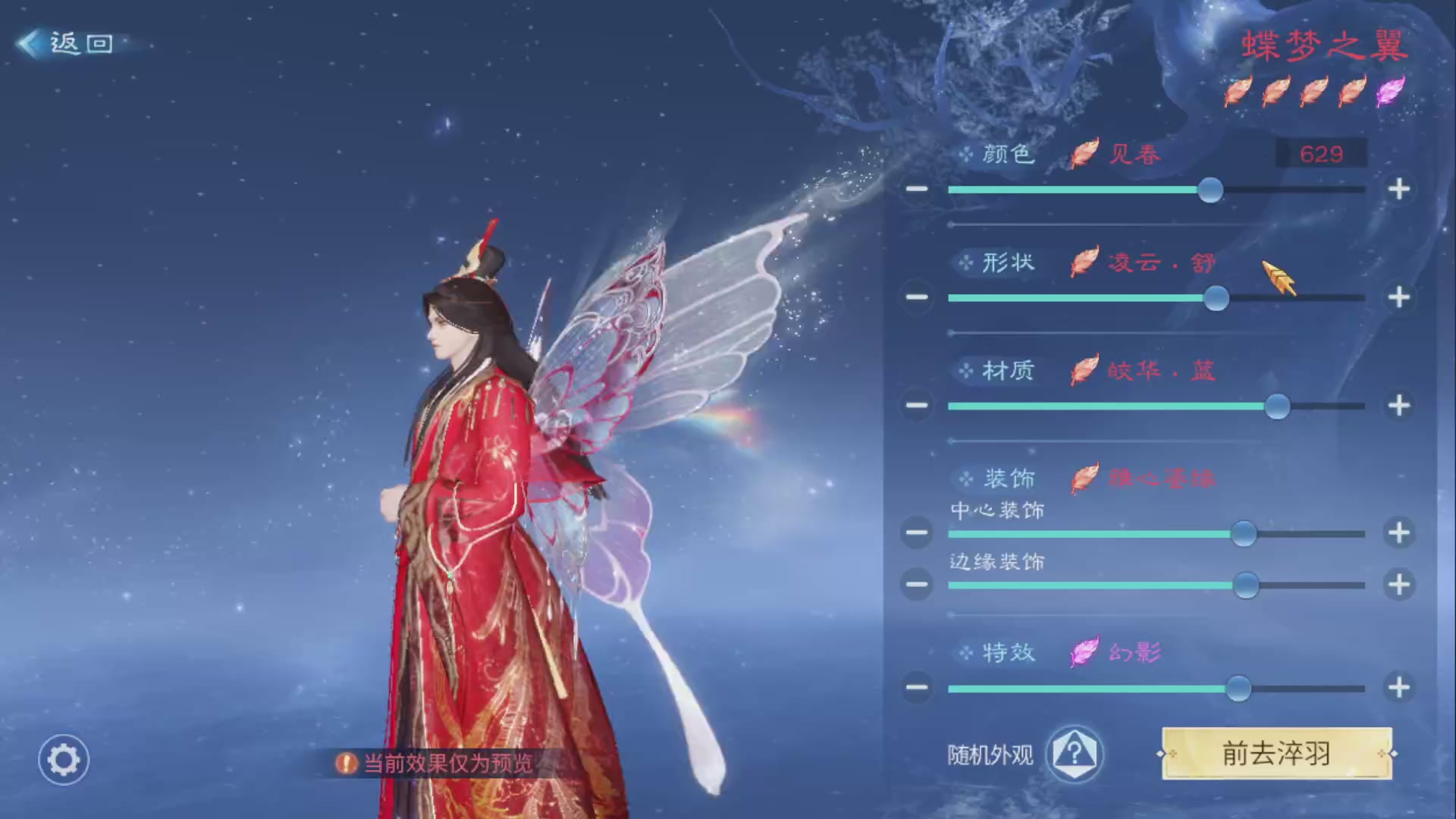Click the 返回 back button
The width and height of the screenshot is (1456, 819).
coord(68,43)
